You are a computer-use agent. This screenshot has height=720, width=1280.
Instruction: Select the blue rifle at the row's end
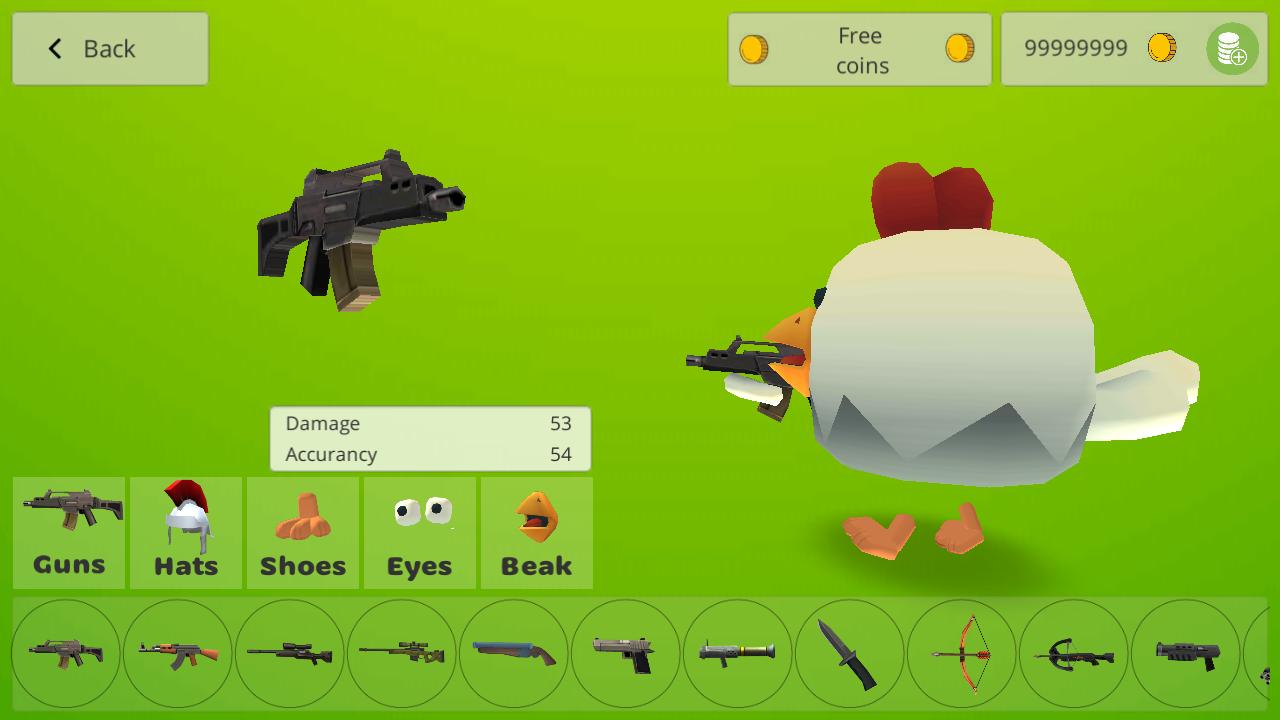[x=1185, y=653]
